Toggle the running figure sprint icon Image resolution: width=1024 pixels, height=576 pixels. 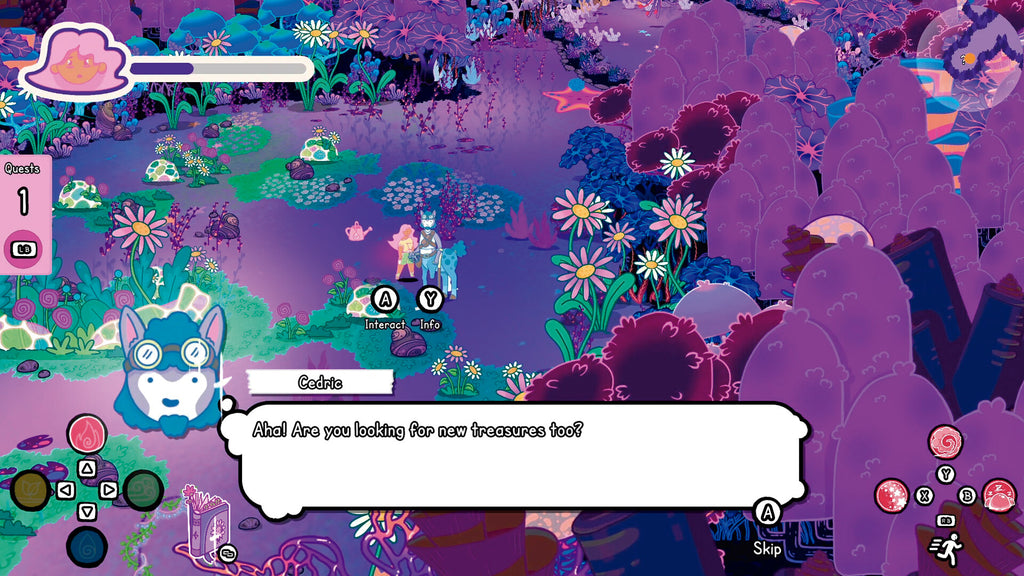pyautogui.click(x=946, y=548)
